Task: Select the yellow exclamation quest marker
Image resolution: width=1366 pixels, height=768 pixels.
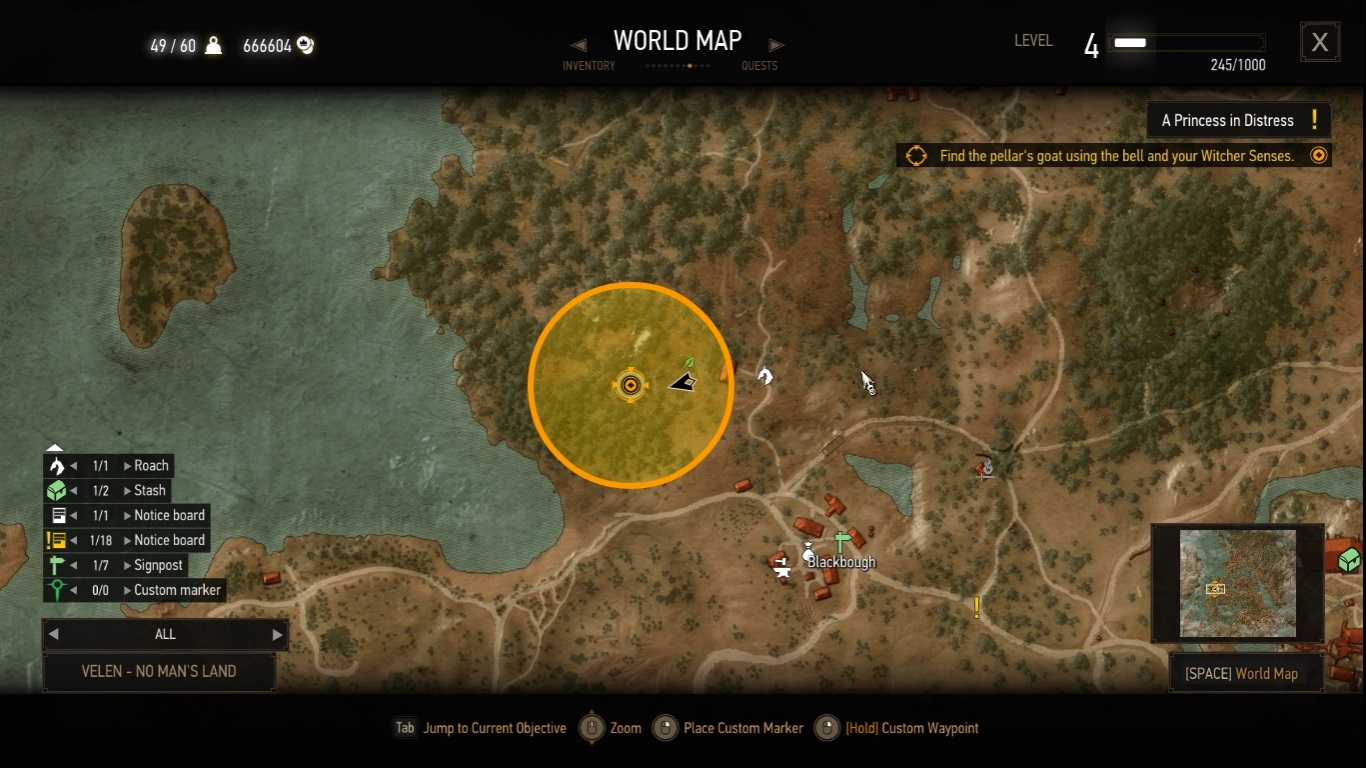Action: [x=977, y=607]
